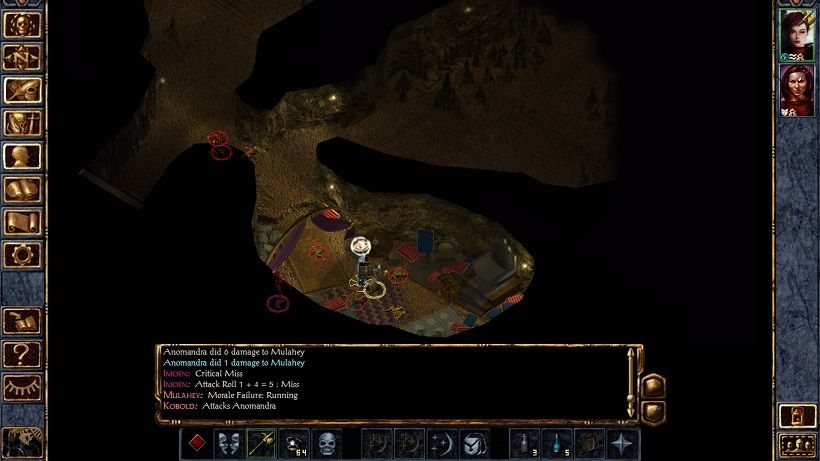Viewport: 820px width, 461px height.
Task: Open the area map from the sidebar
Action: click(x=22, y=57)
